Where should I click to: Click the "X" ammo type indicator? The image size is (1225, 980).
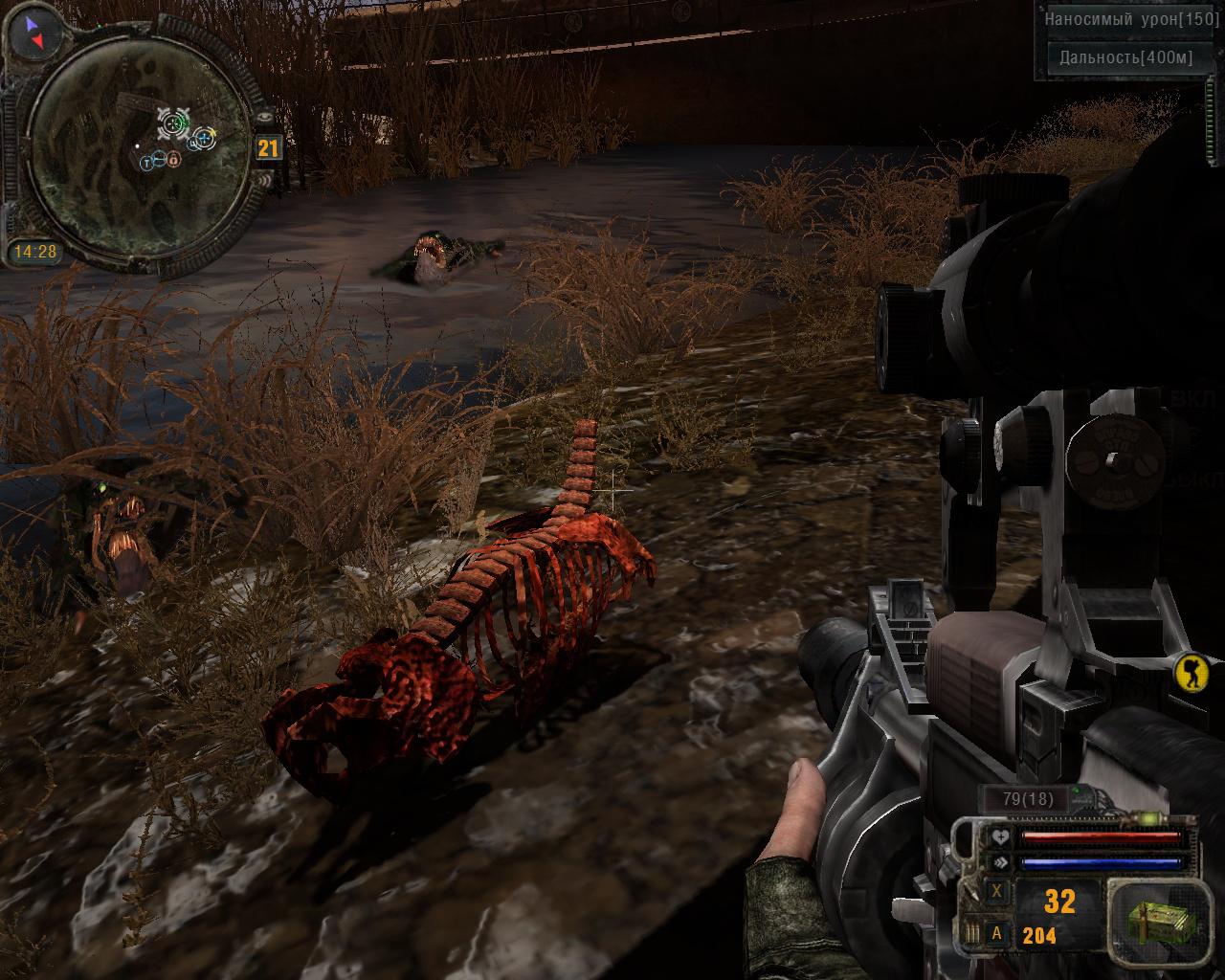(997, 891)
